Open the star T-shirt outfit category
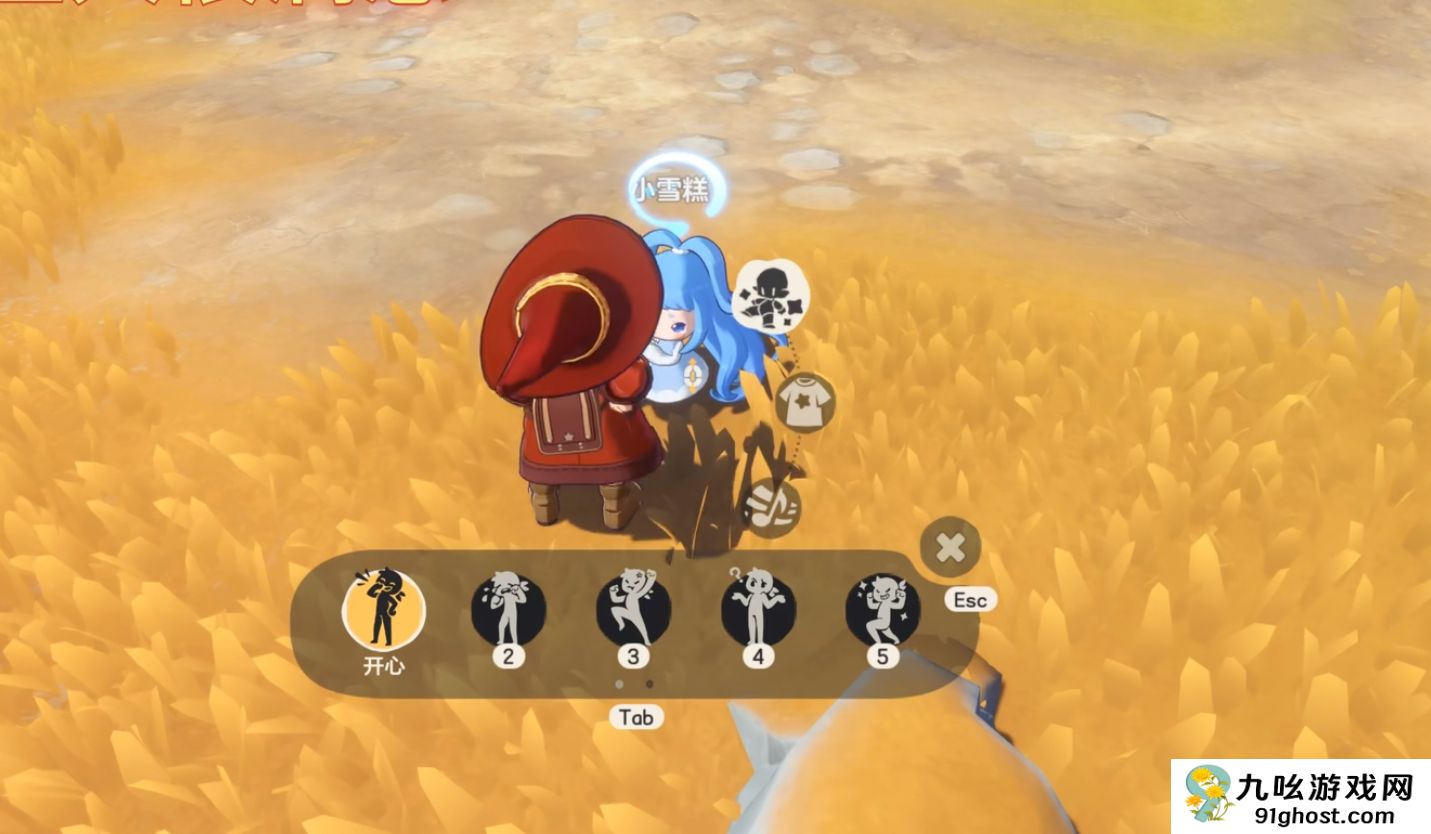 coord(804,401)
